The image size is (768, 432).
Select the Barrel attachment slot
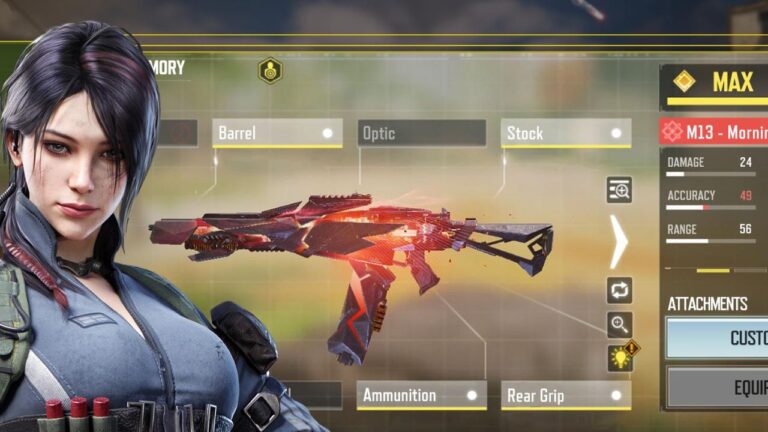tap(277, 133)
